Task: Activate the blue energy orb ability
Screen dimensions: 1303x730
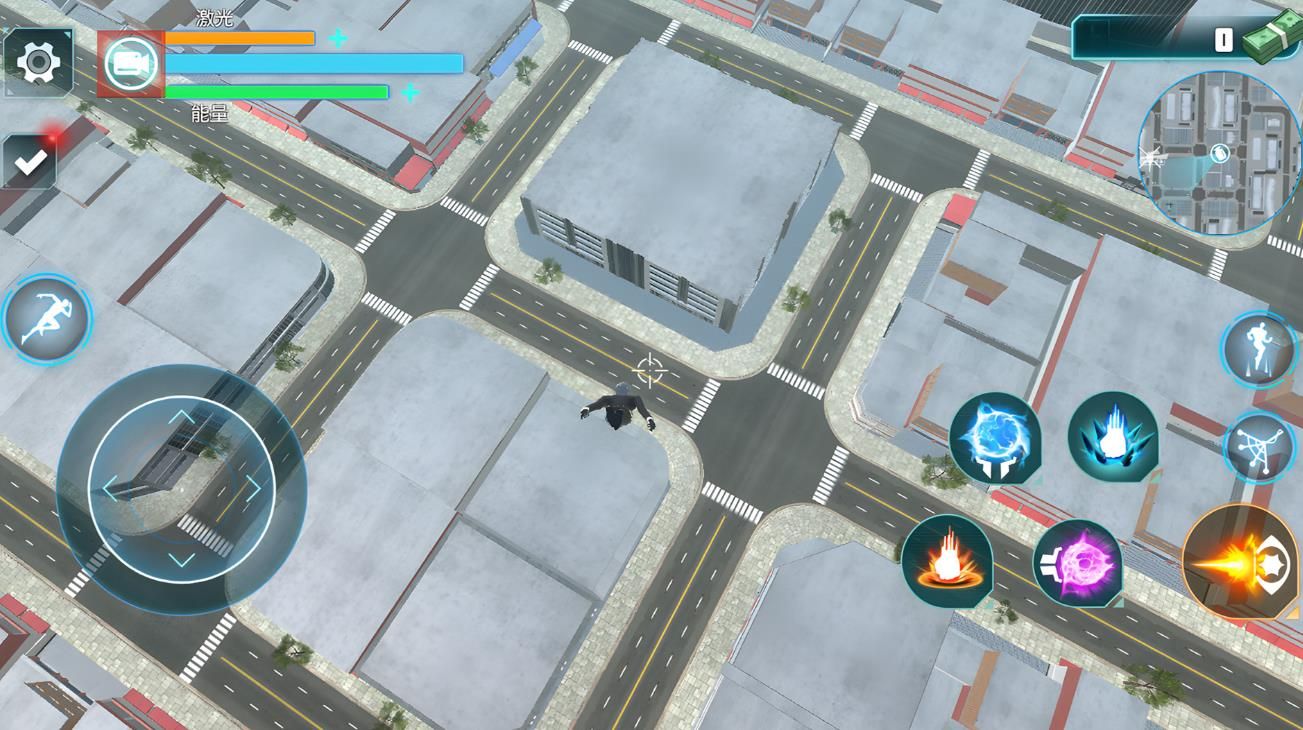Action: (x=995, y=438)
